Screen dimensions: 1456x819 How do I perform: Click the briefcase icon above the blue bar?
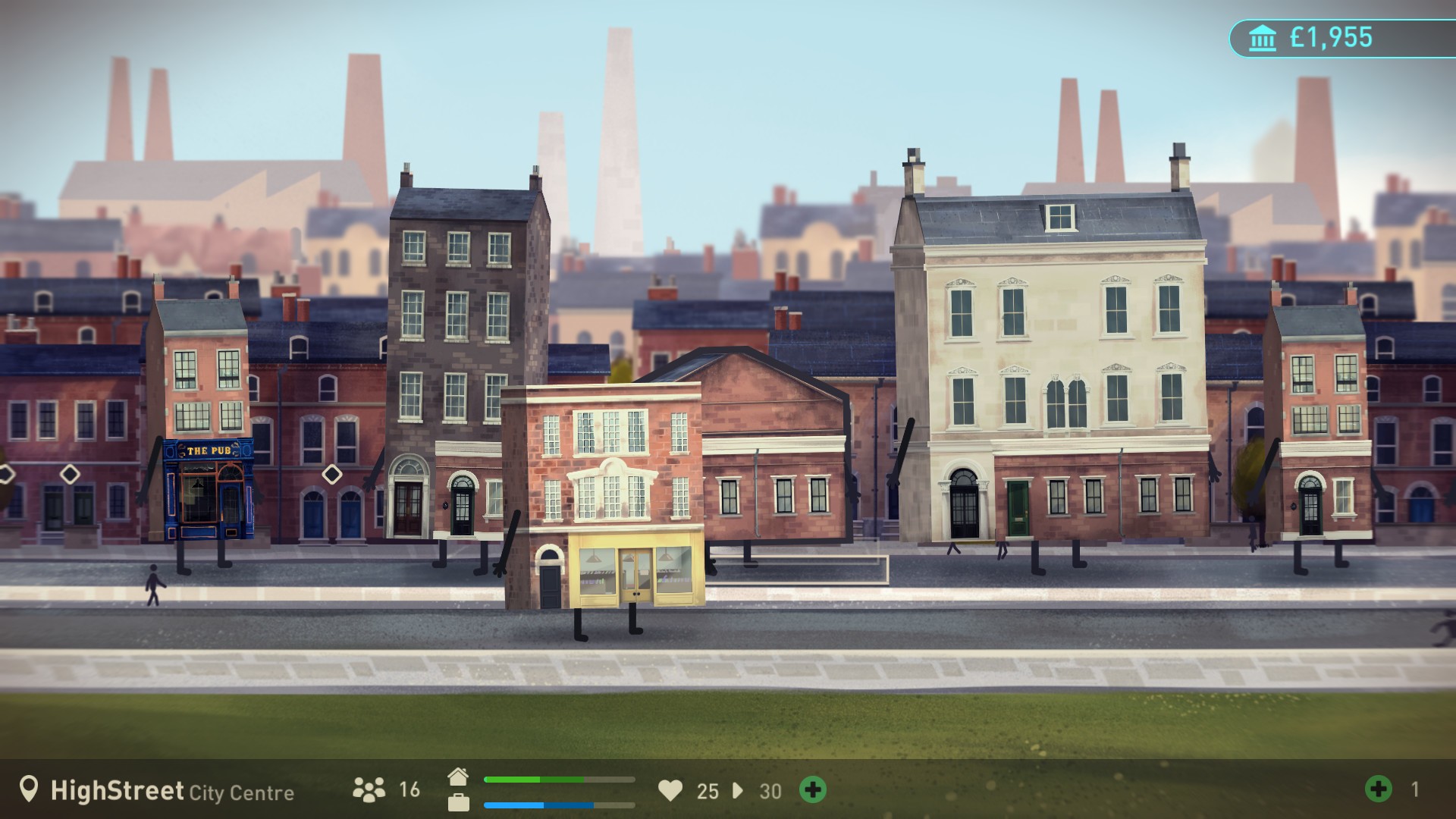[460, 804]
